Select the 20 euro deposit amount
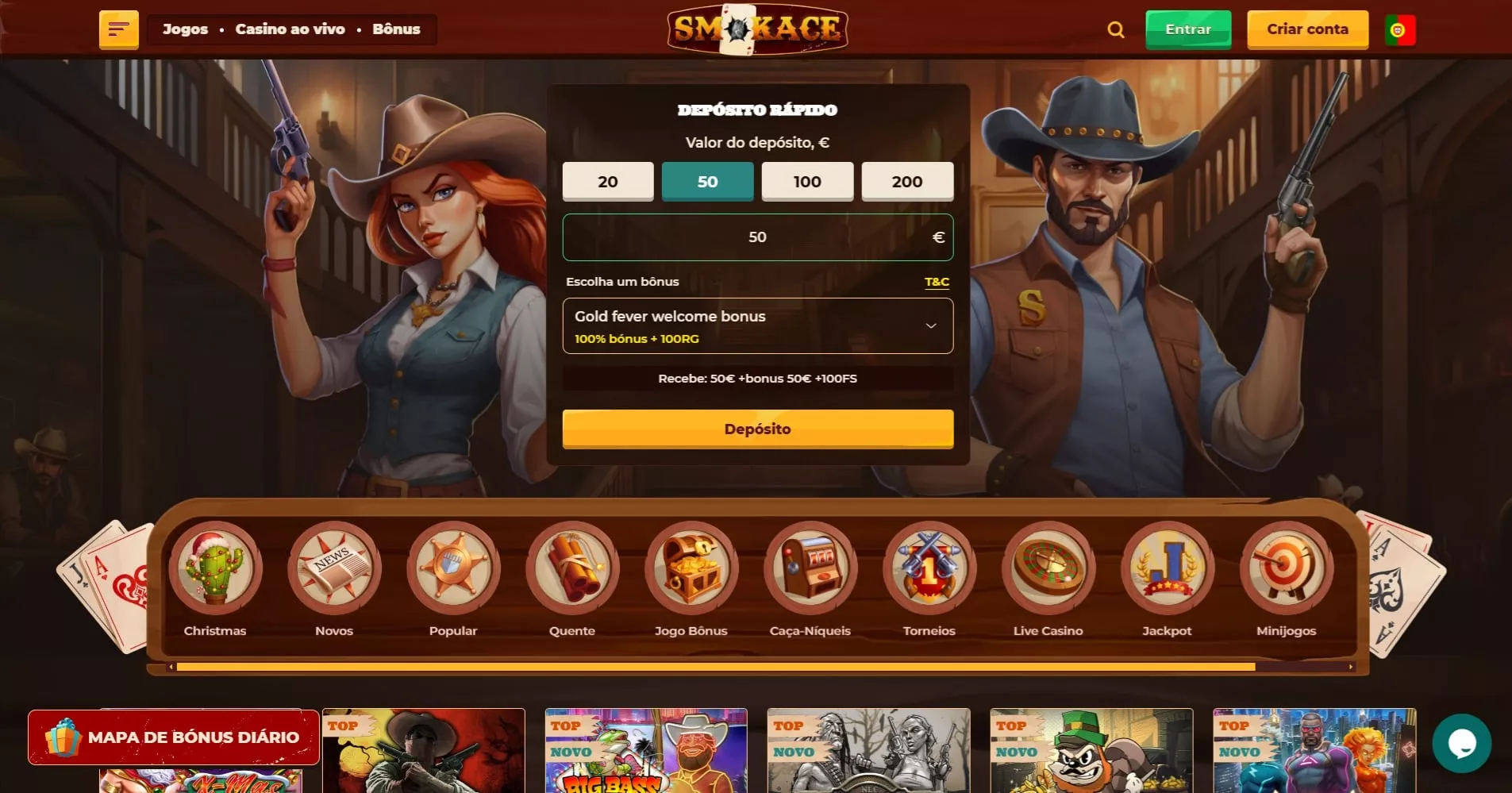 tap(607, 182)
